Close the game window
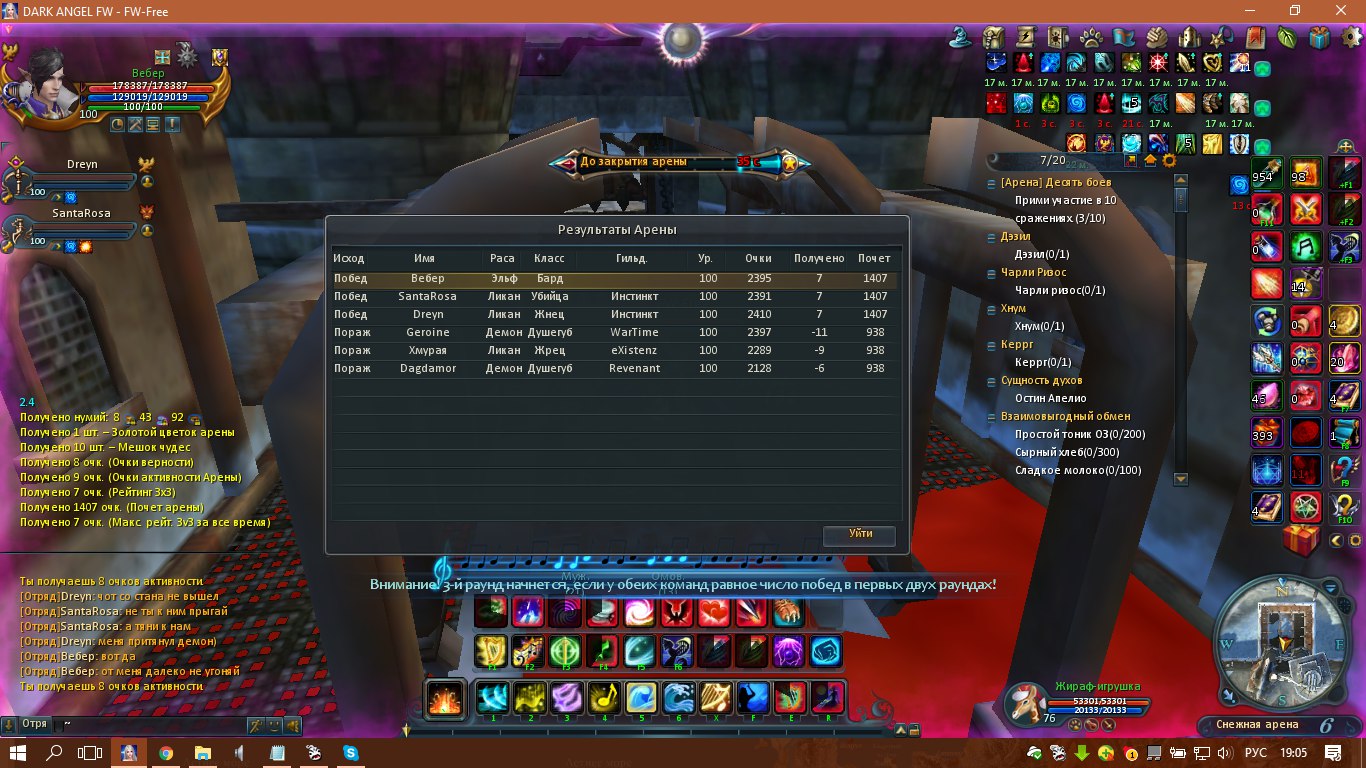The height and width of the screenshot is (768, 1366). [x=1342, y=11]
